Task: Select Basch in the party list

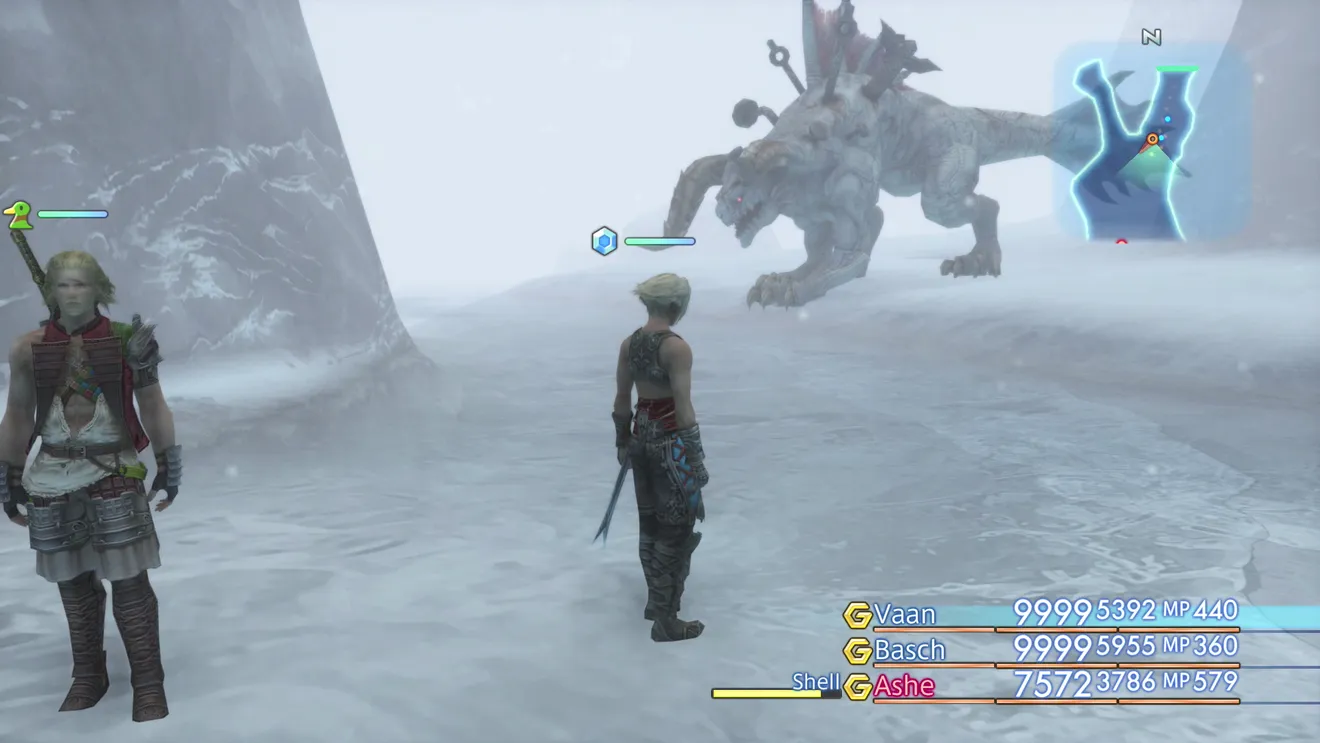Action: [x=909, y=650]
